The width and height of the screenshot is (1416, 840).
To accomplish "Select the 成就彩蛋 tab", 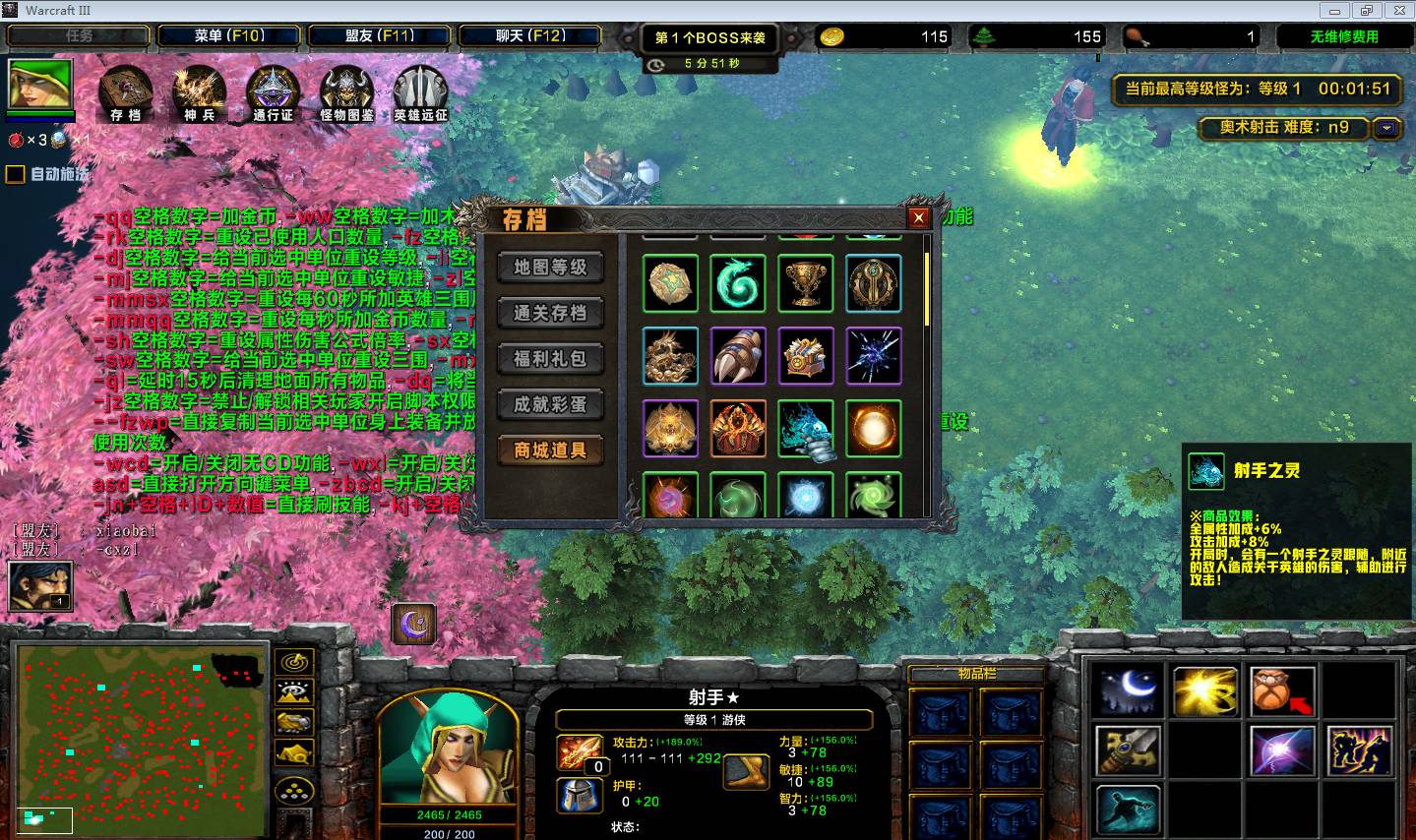I will coord(550,404).
